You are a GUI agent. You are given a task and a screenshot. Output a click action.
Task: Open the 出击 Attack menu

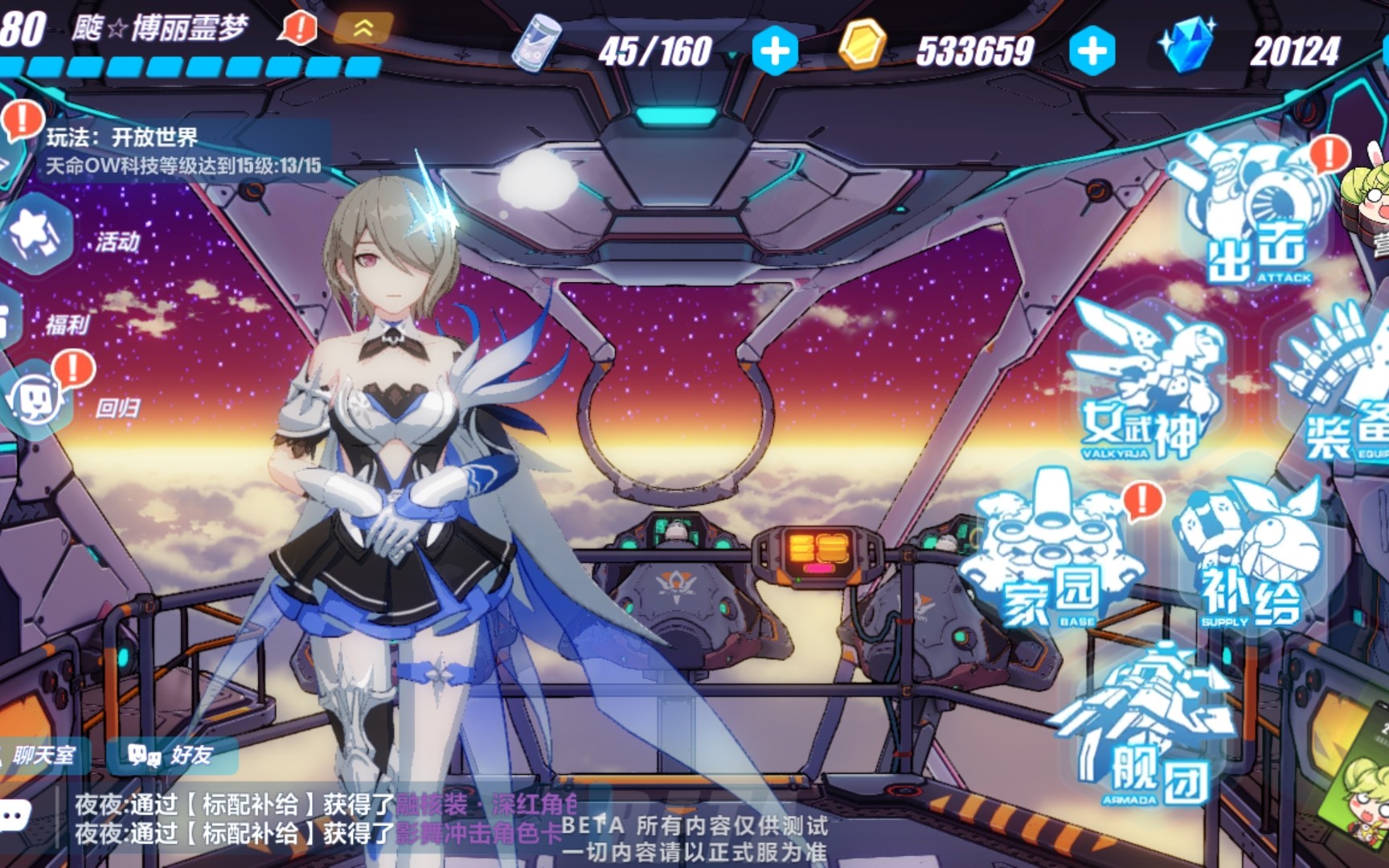1254,217
